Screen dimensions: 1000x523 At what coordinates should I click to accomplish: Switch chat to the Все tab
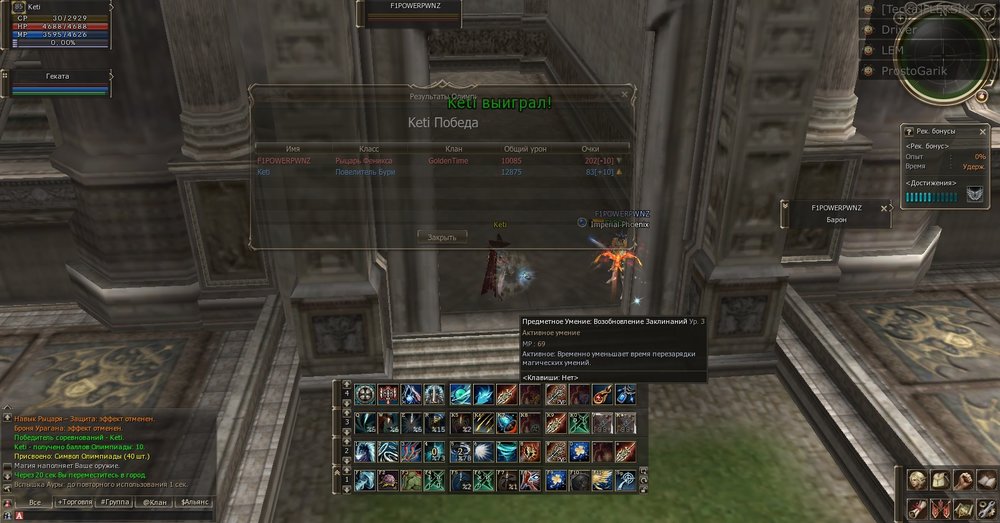(35, 501)
